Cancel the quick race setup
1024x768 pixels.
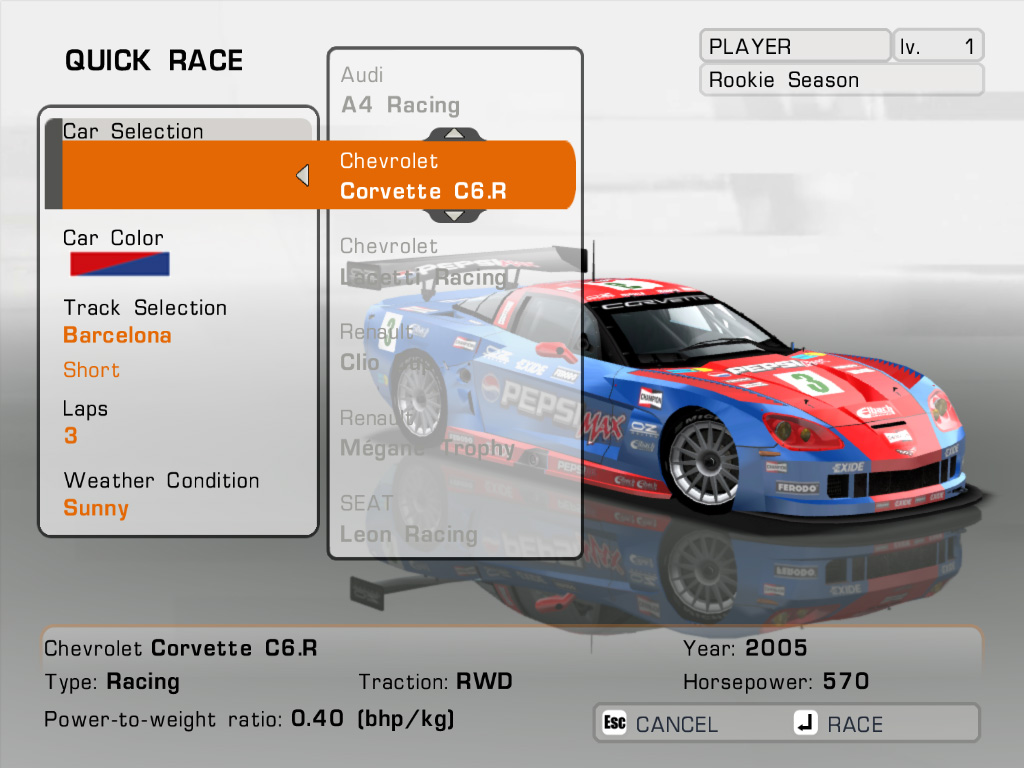coord(661,724)
